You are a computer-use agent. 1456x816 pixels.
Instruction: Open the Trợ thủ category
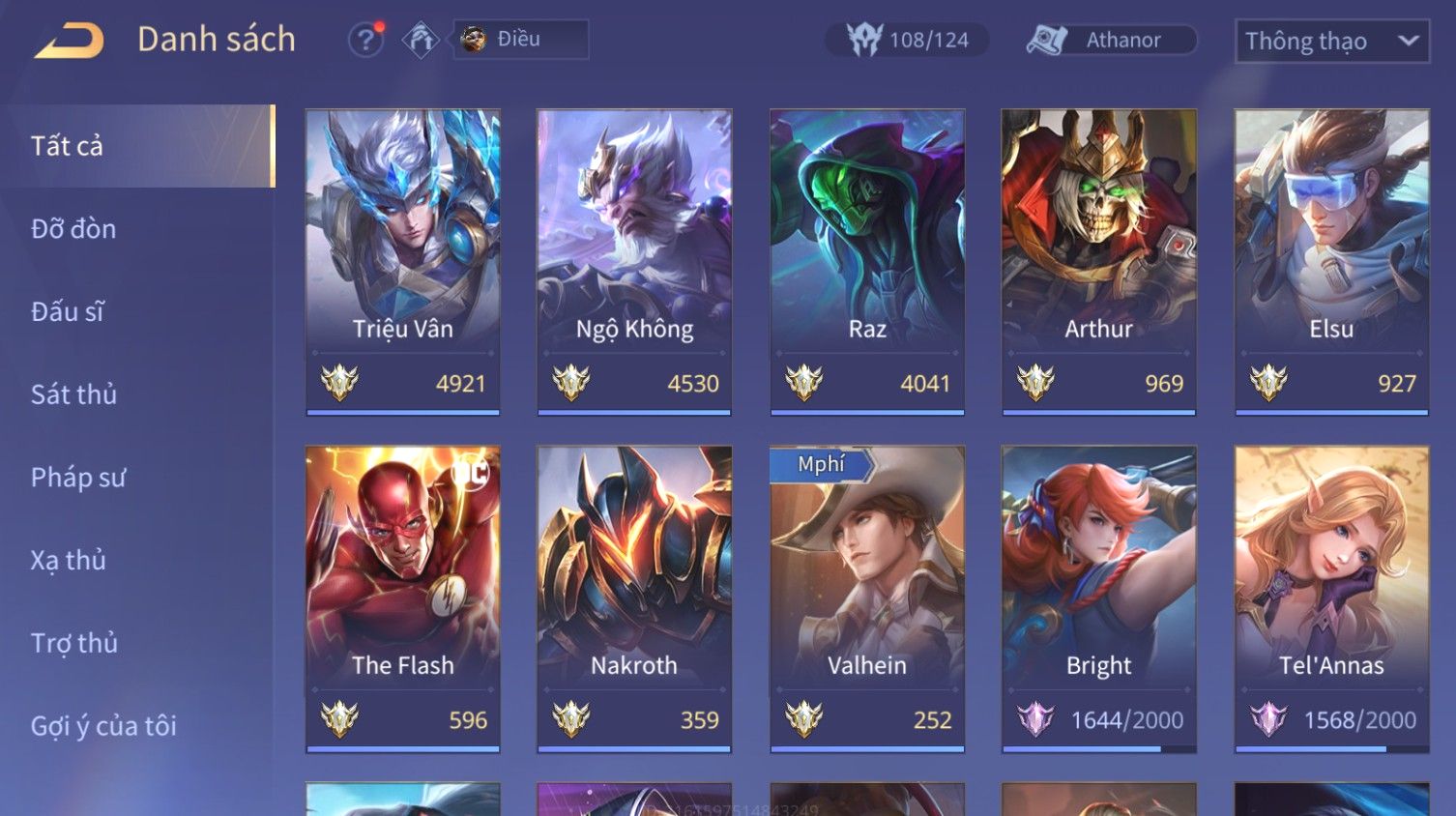click(x=74, y=643)
